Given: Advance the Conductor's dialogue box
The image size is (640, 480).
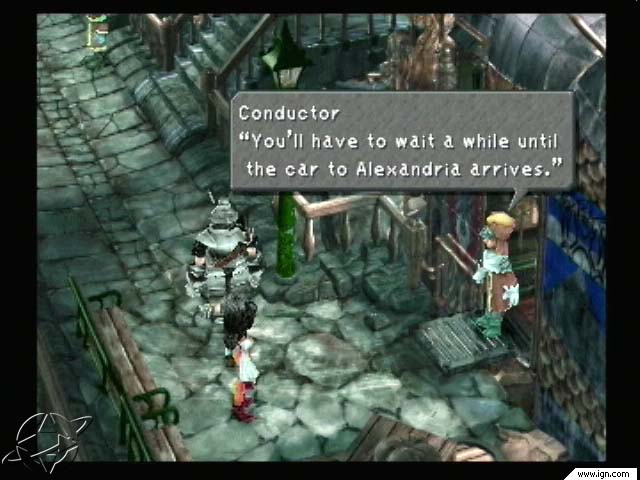Looking at the screenshot, I should click(402, 141).
